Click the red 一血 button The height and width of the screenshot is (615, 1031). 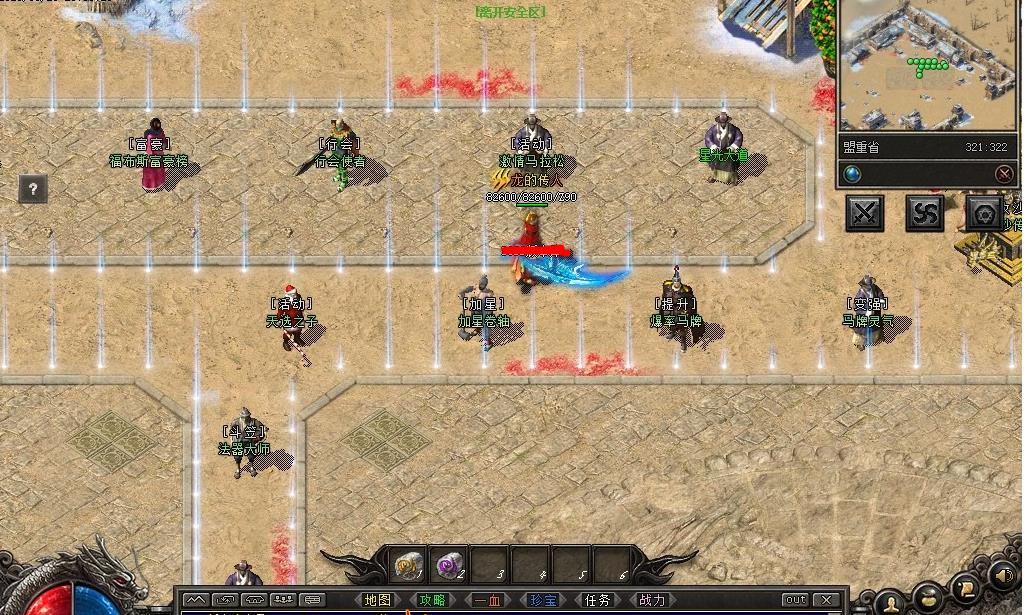point(488,600)
